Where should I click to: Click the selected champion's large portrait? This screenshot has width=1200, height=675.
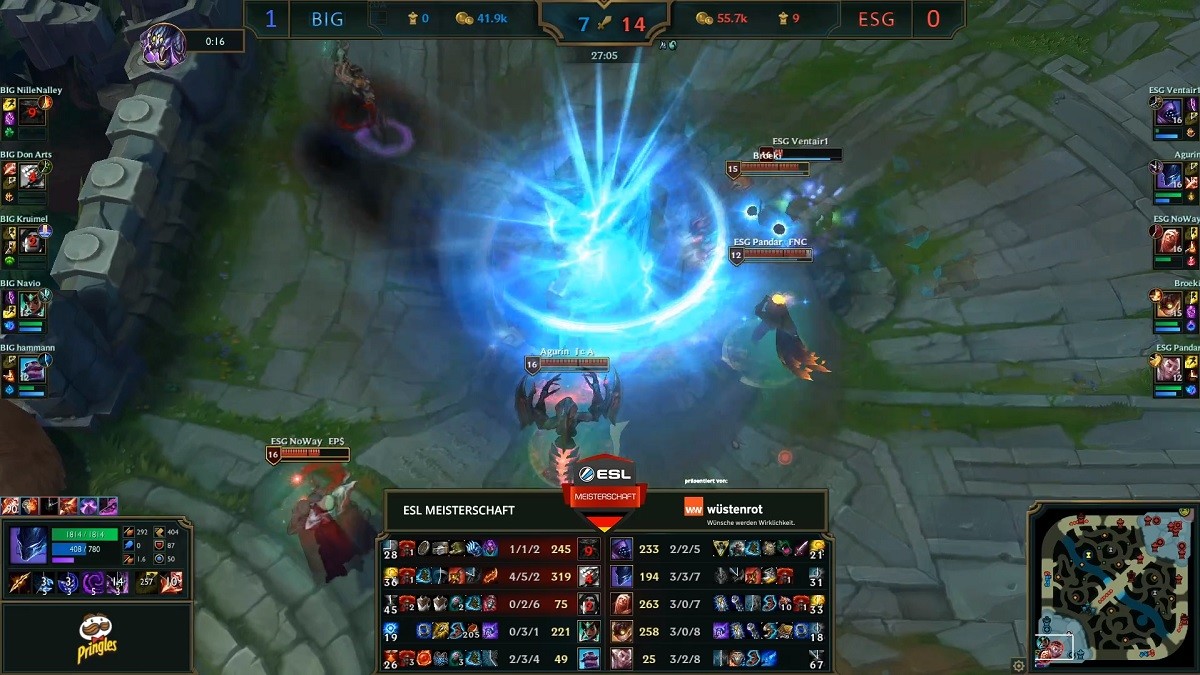[27, 545]
